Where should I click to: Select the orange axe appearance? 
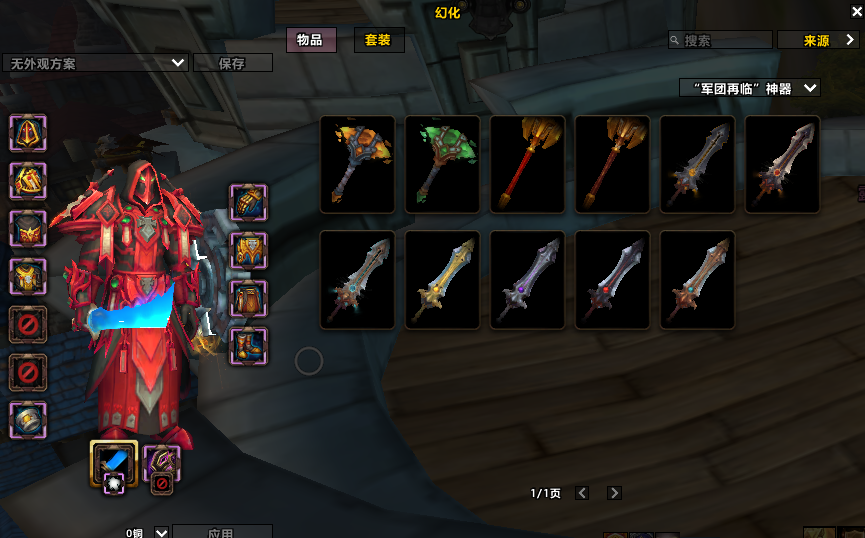pos(357,164)
